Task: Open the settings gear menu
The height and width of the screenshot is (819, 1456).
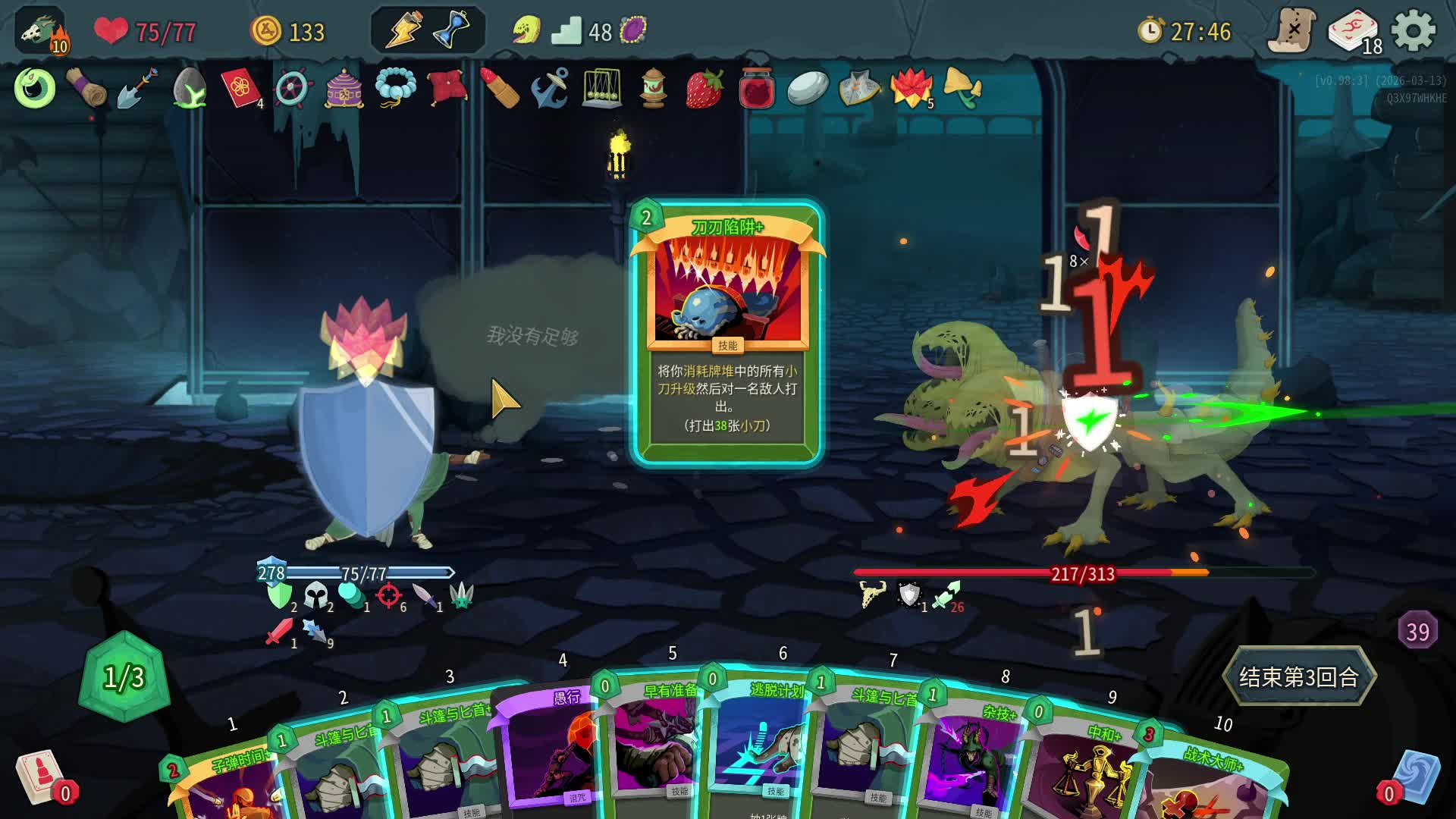Action: (1414, 31)
